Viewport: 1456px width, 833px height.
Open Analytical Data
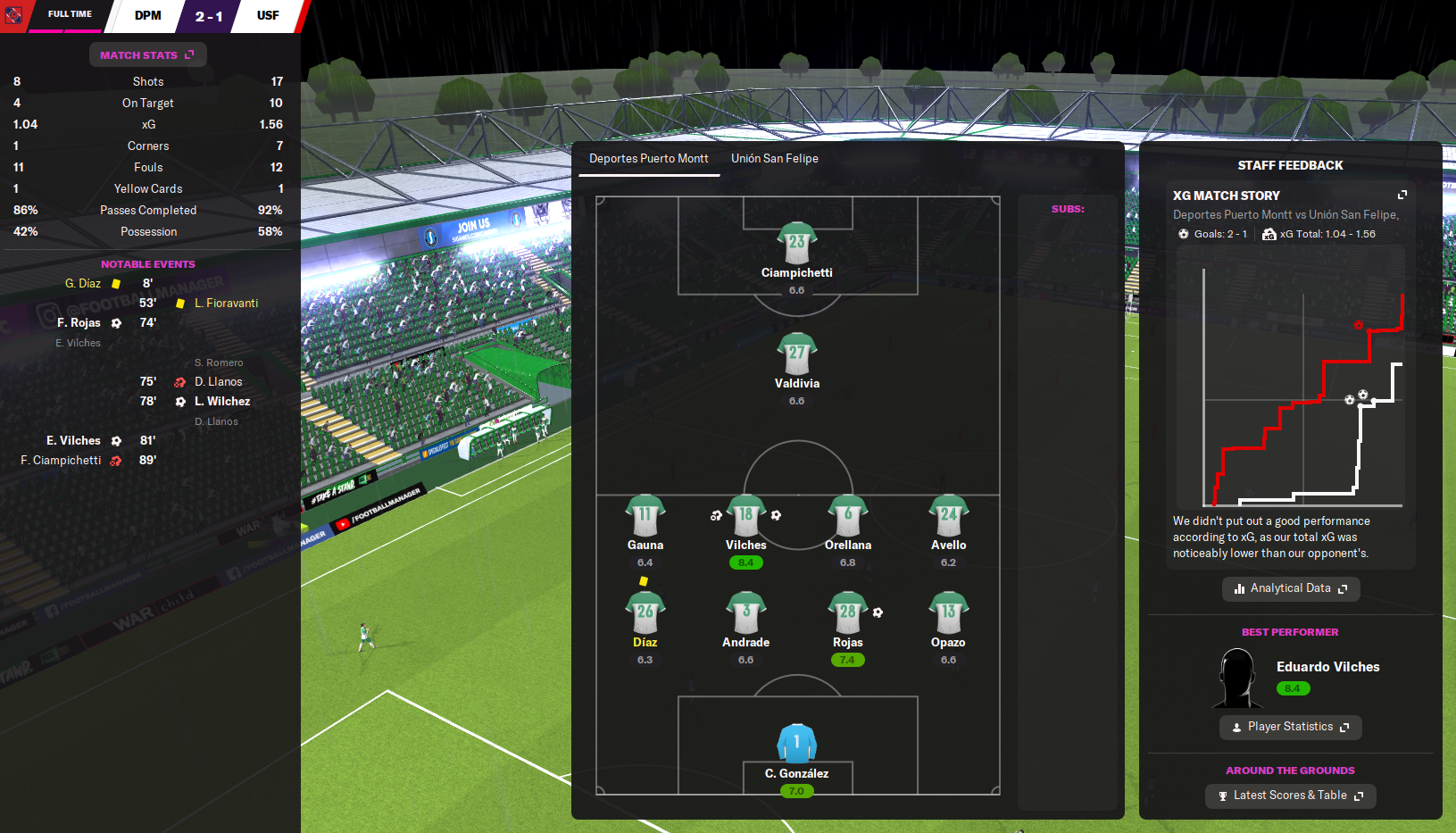click(1290, 588)
